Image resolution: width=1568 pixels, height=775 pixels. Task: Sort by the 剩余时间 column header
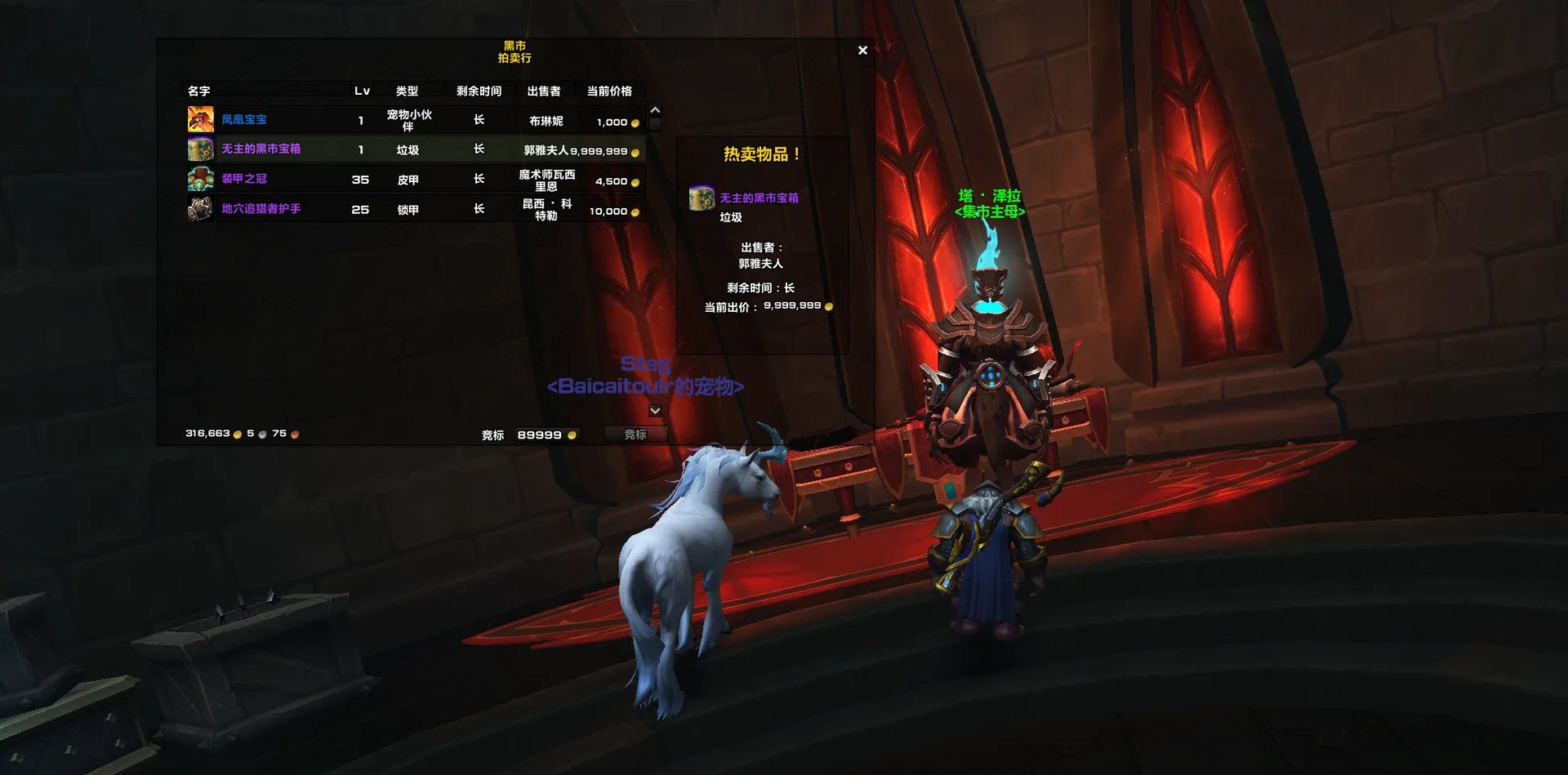coord(479,91)
